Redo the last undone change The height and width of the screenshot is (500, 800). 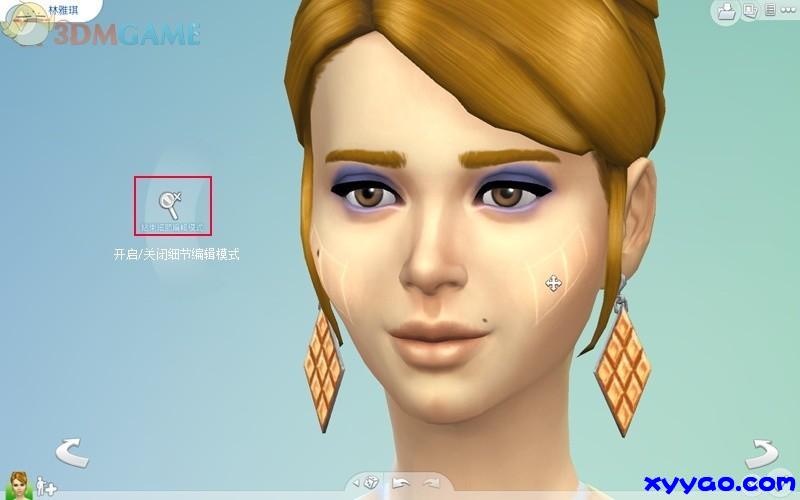pyautogui.click(x=431, y=482)
